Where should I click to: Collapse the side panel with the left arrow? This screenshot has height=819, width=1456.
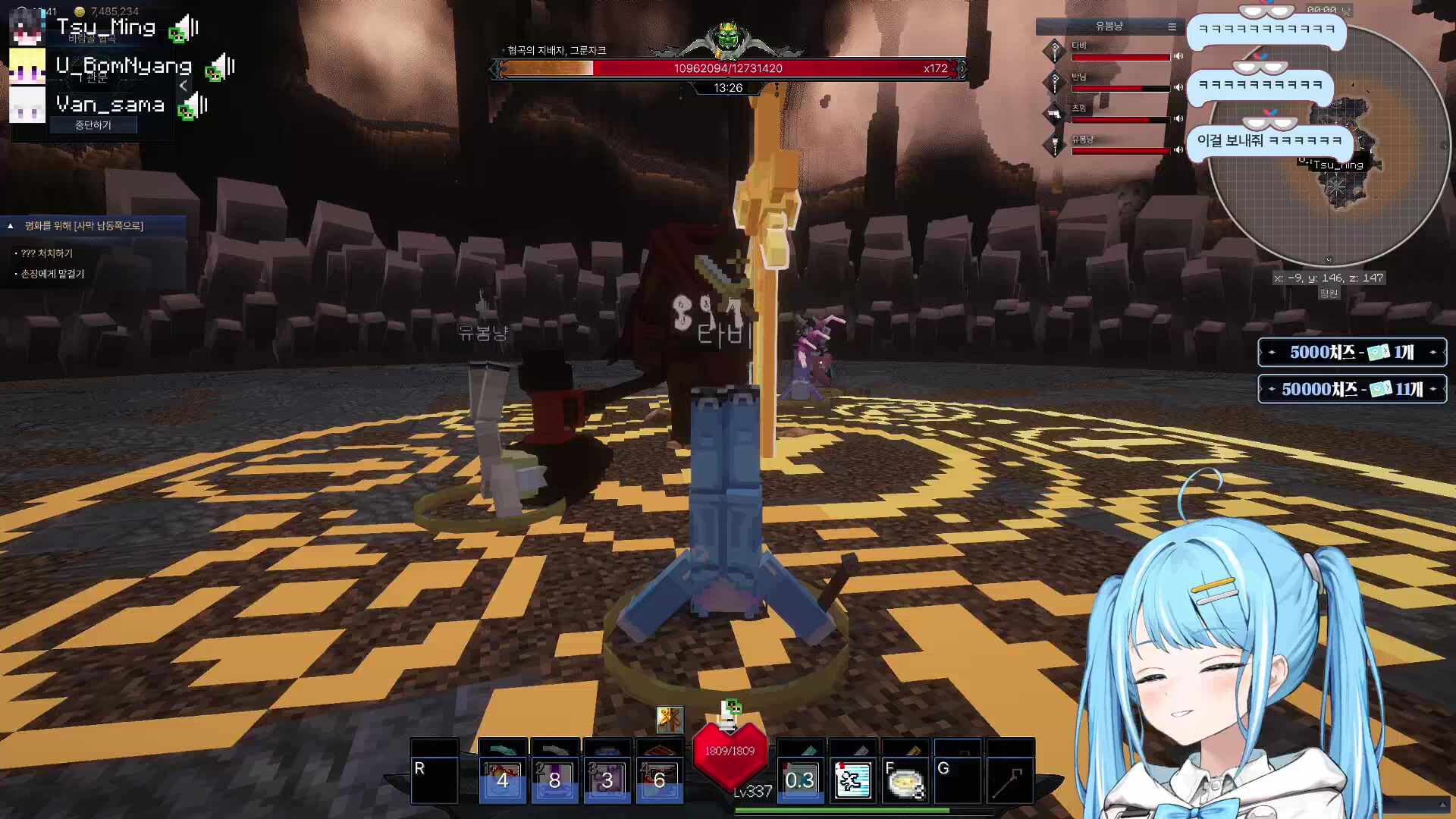pyautogui.click(x=183, y=86)
